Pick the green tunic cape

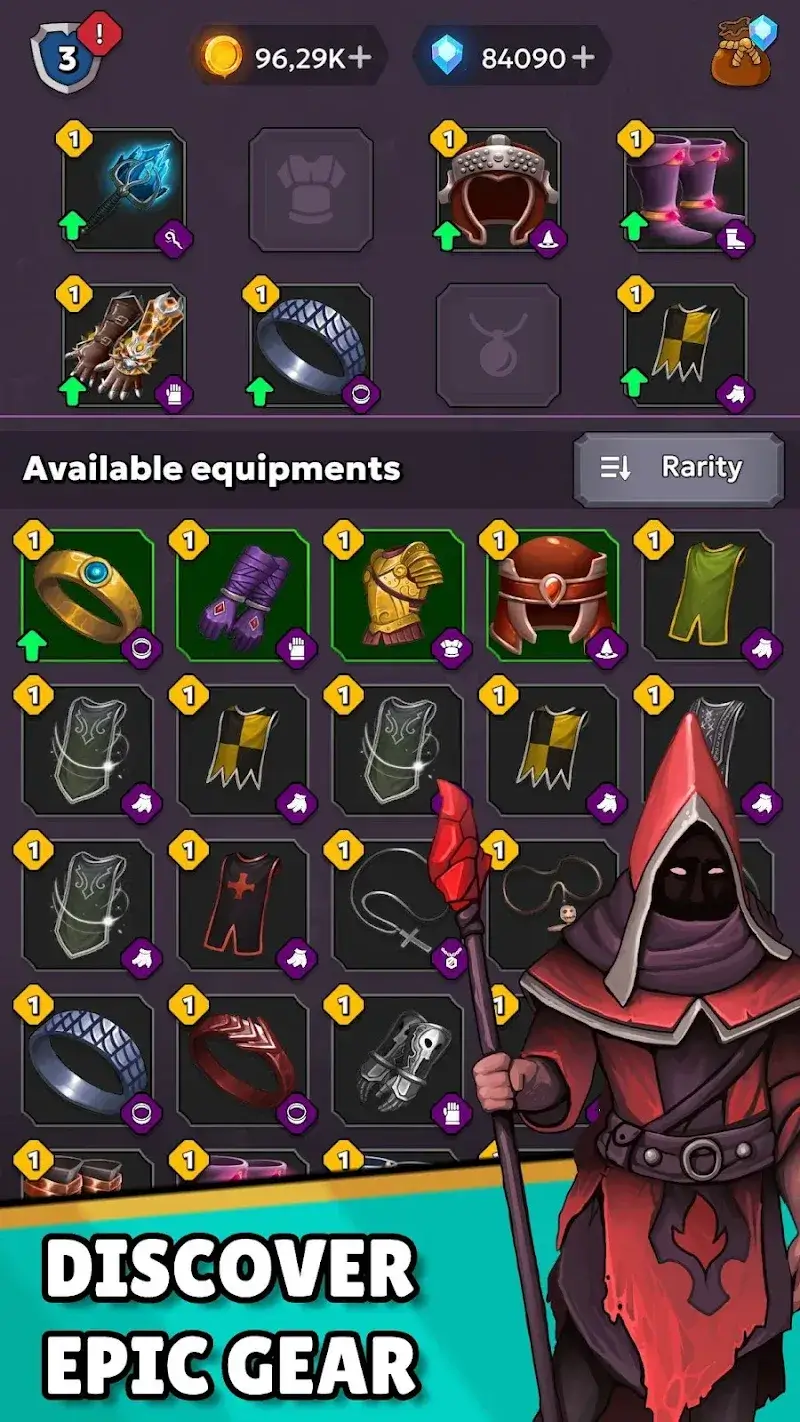pyautogui.click(x=708, y=595)
